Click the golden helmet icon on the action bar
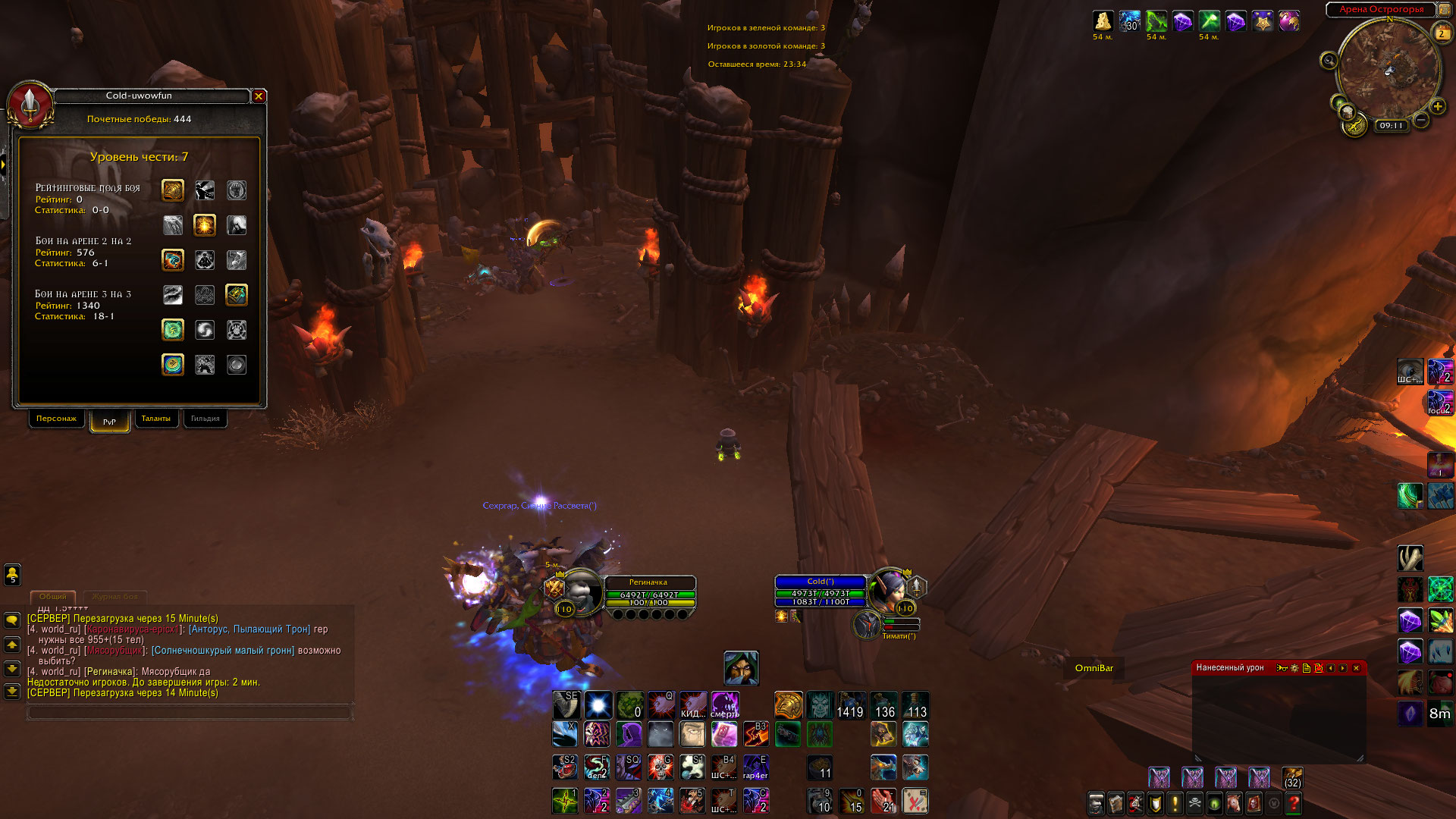Screen dimensions: 1456x819 (788, 705)
